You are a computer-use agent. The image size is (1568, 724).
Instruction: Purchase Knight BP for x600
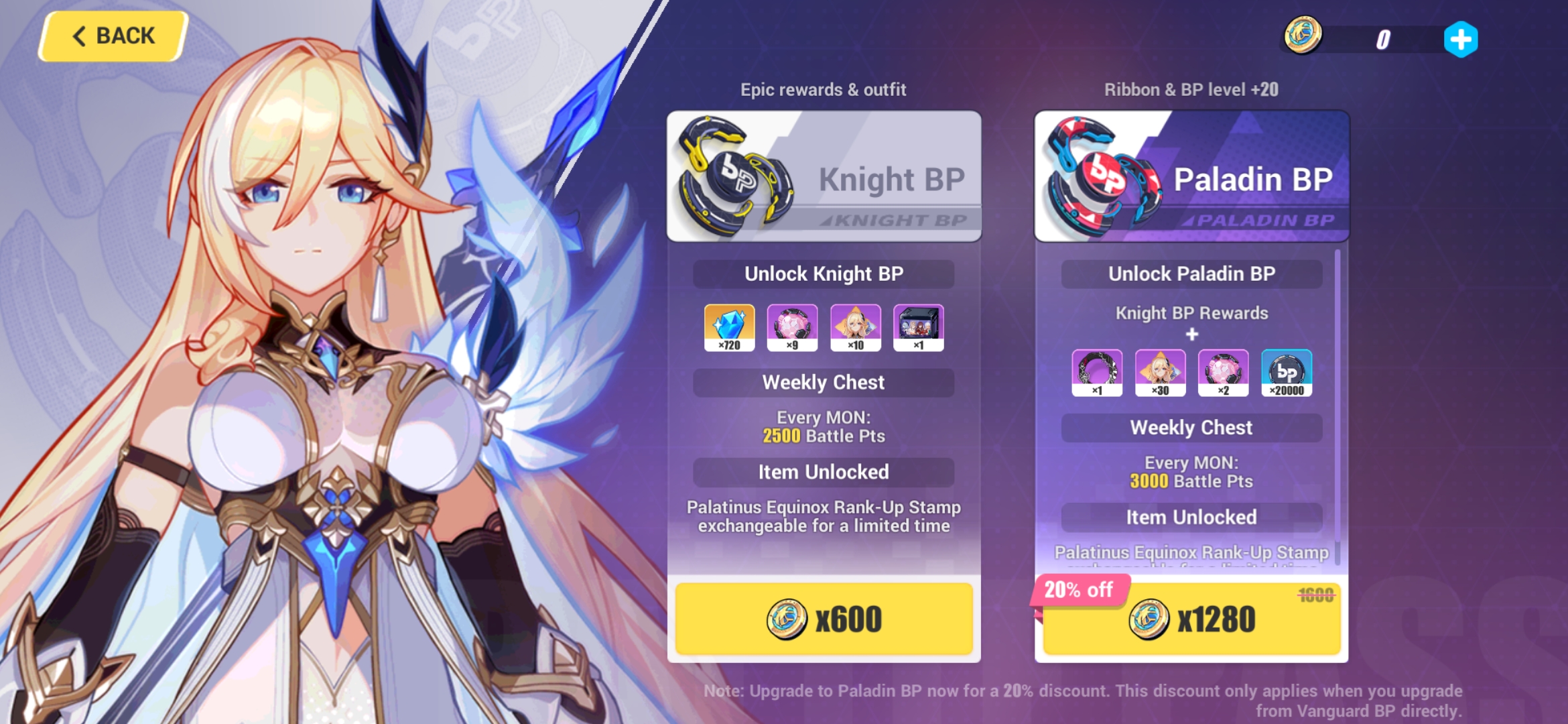pos(823,619)
